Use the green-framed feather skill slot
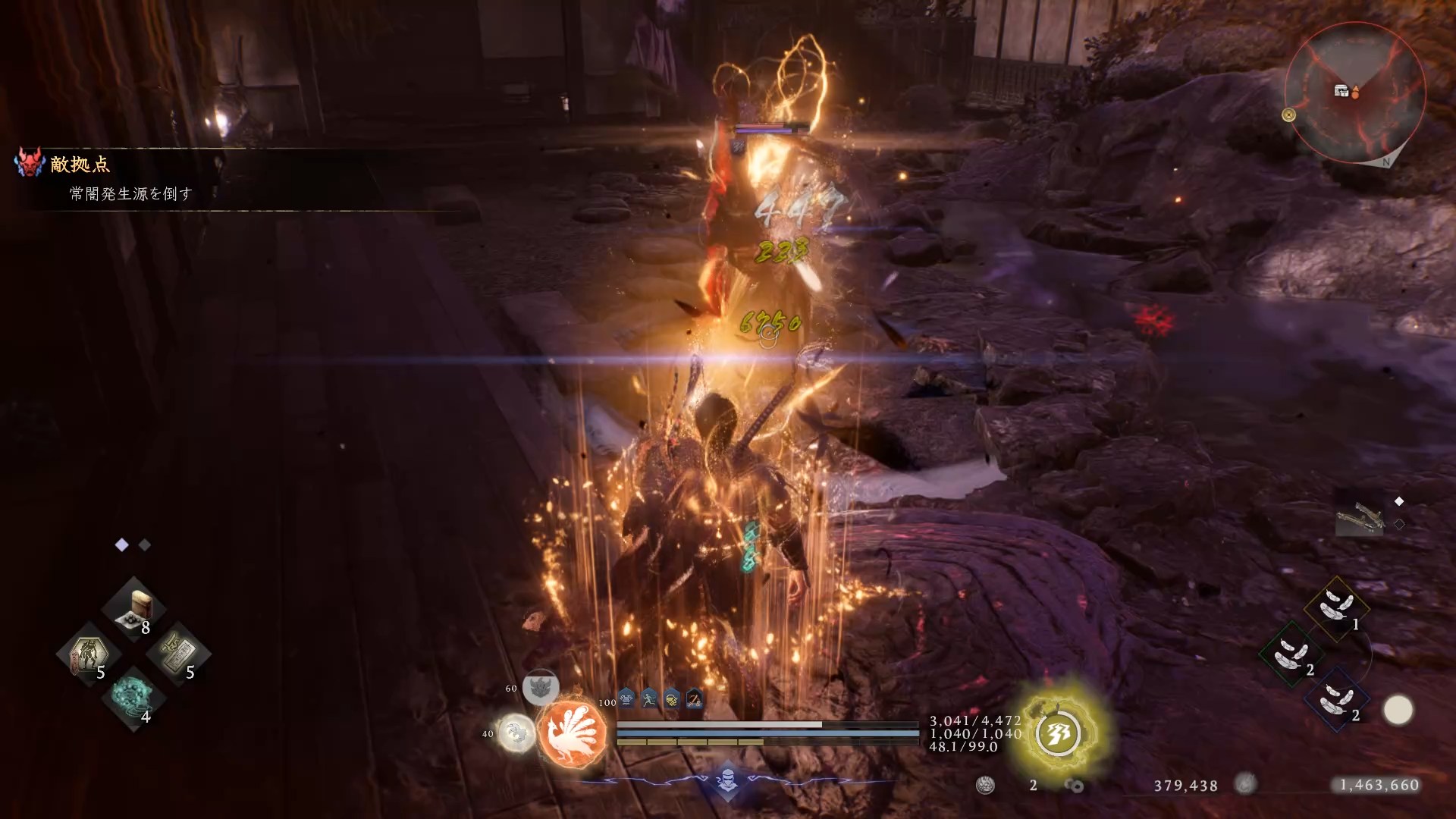1456x819 pixels. [1291, 653]
